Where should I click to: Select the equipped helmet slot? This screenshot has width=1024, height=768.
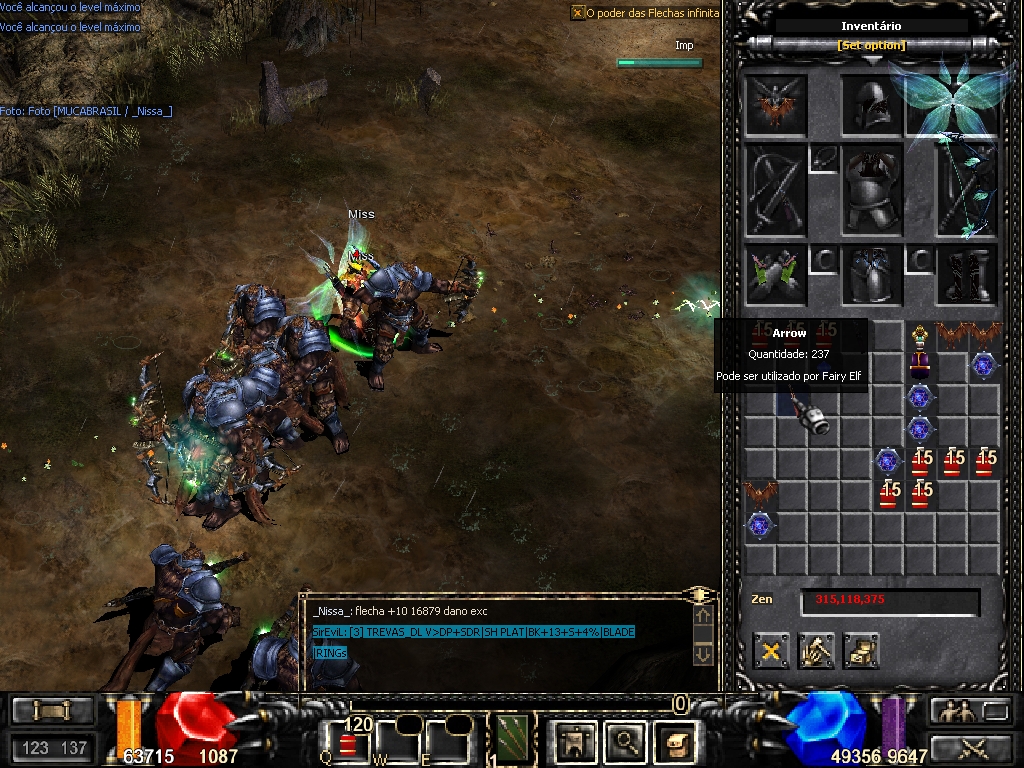tap(872, 105)
